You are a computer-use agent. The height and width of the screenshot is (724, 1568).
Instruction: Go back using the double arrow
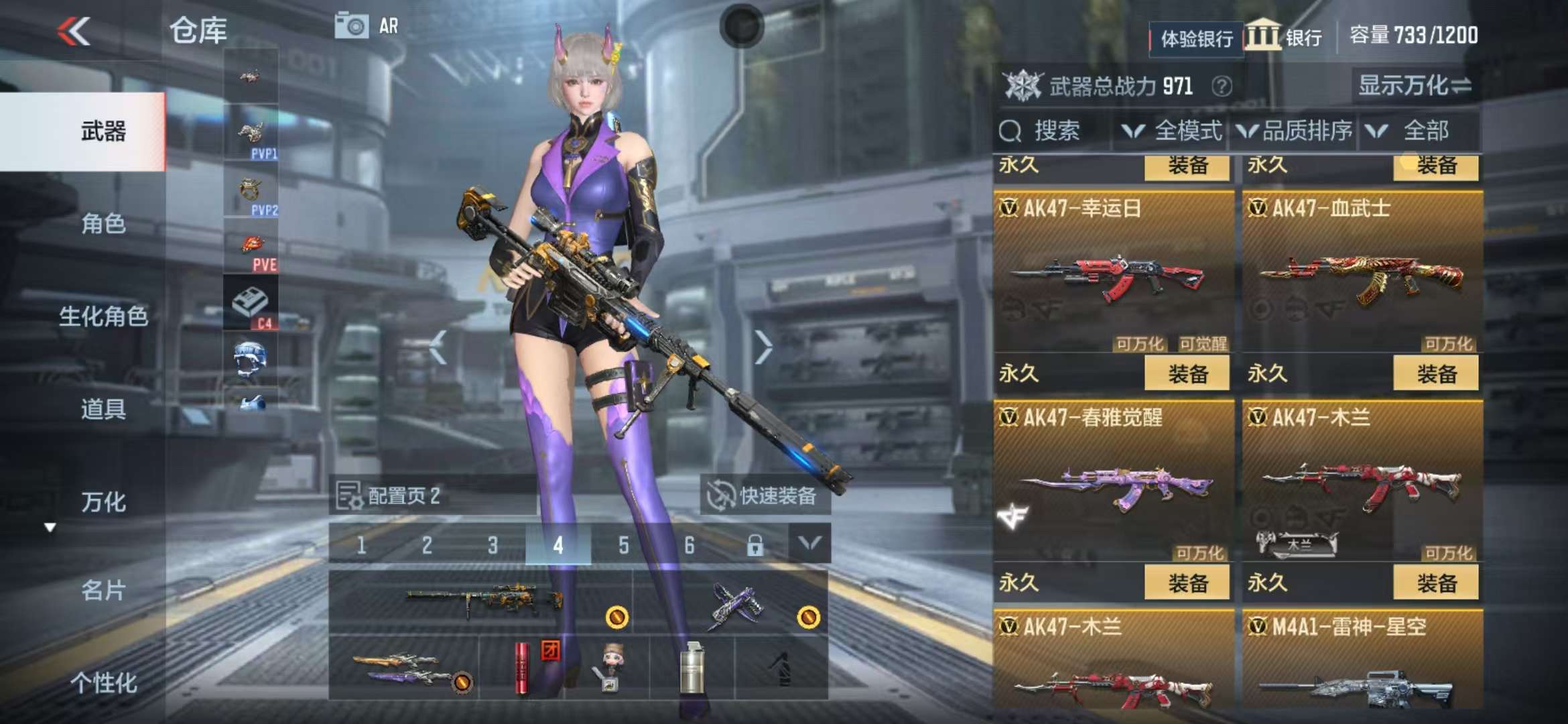74,31
